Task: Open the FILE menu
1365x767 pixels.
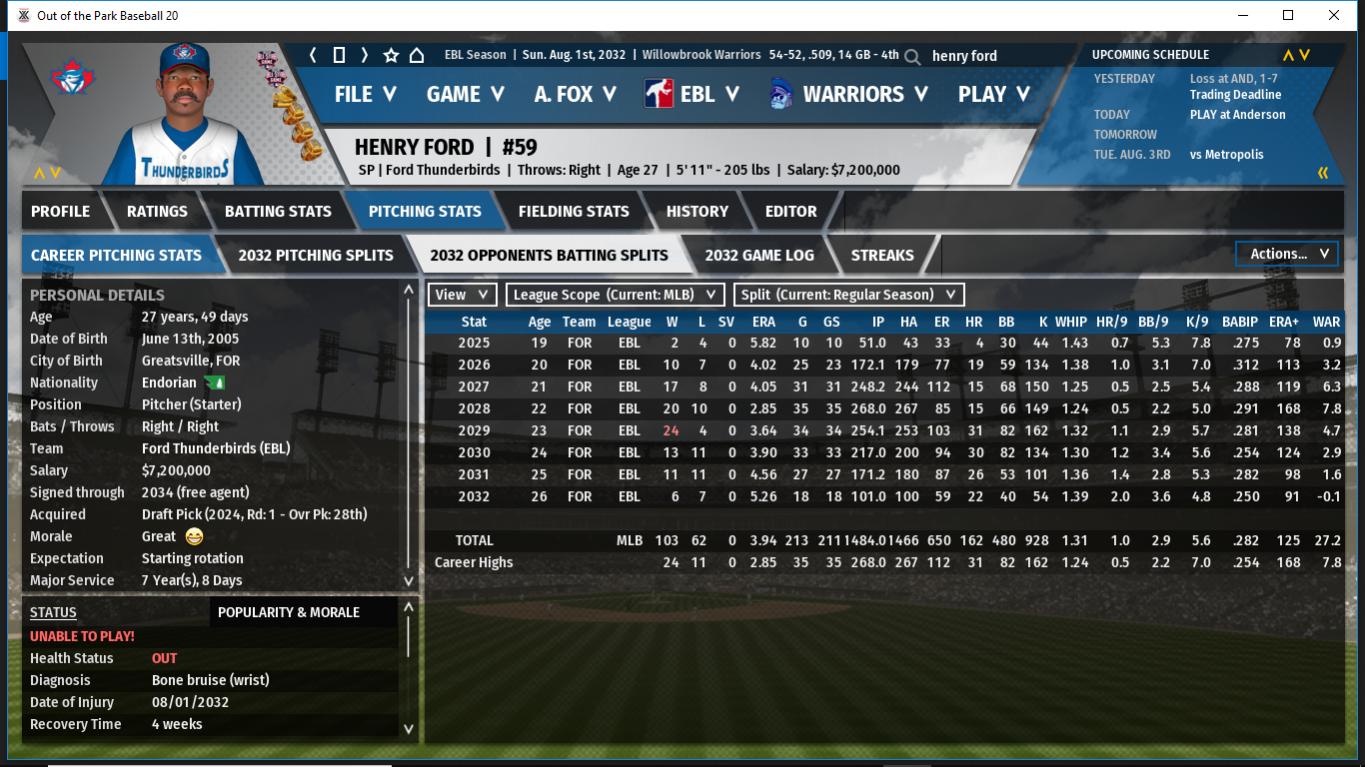Action: 365,94
